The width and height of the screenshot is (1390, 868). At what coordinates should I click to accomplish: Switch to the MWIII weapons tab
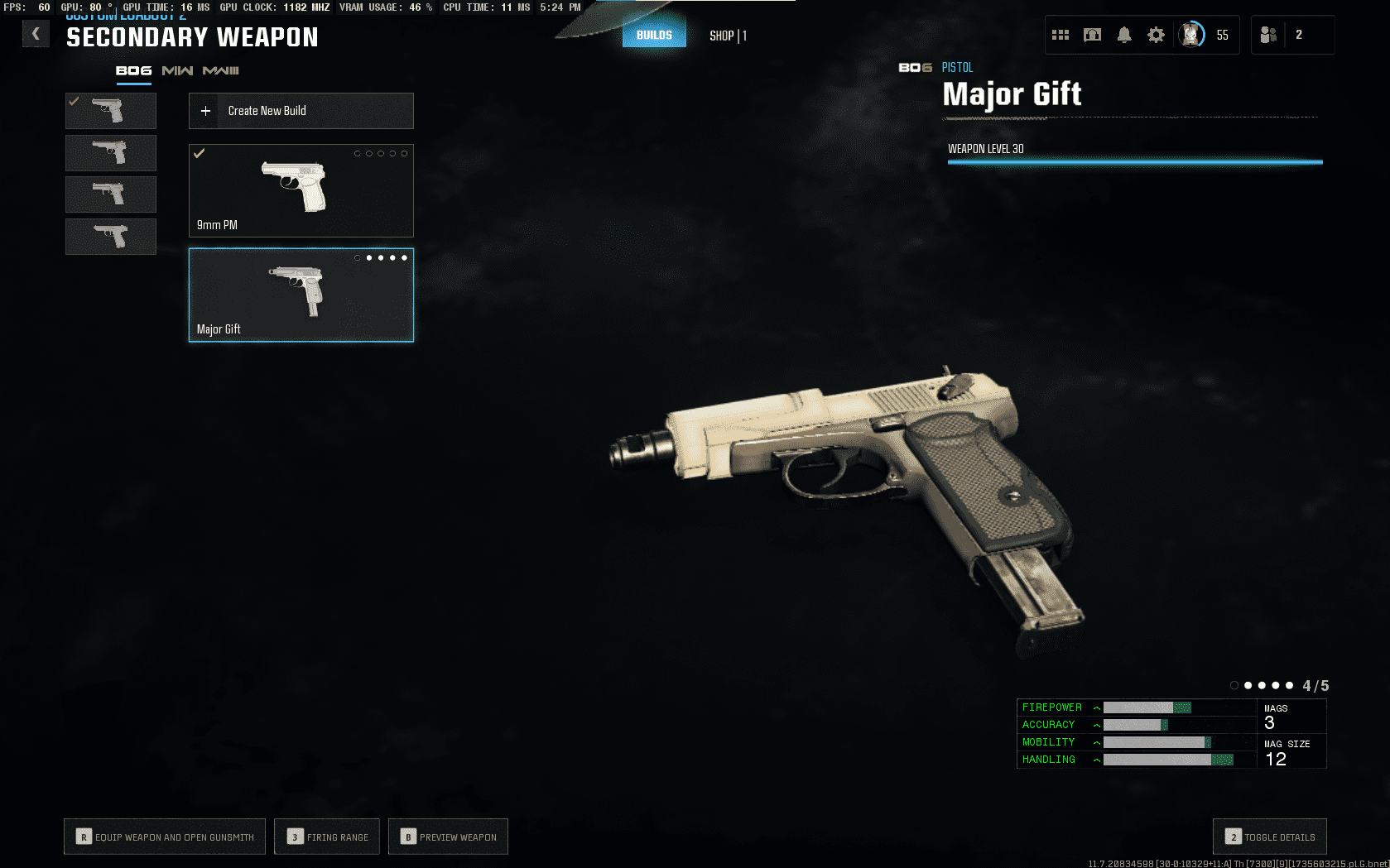click(221, 71)
